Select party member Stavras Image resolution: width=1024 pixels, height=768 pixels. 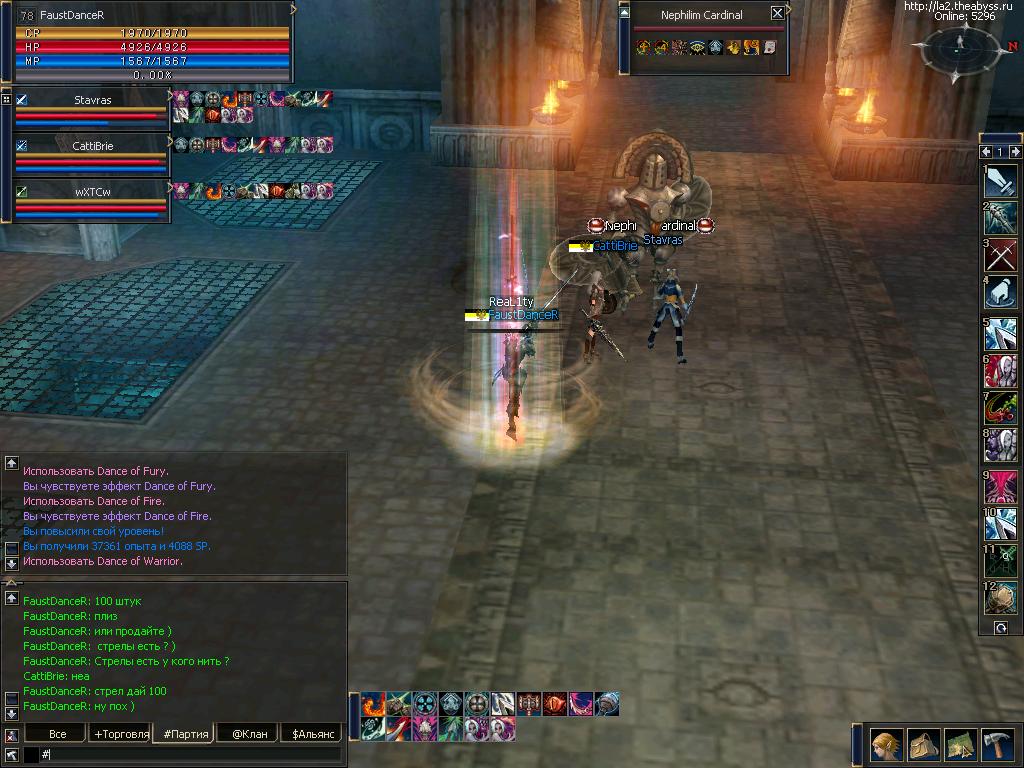92,100
